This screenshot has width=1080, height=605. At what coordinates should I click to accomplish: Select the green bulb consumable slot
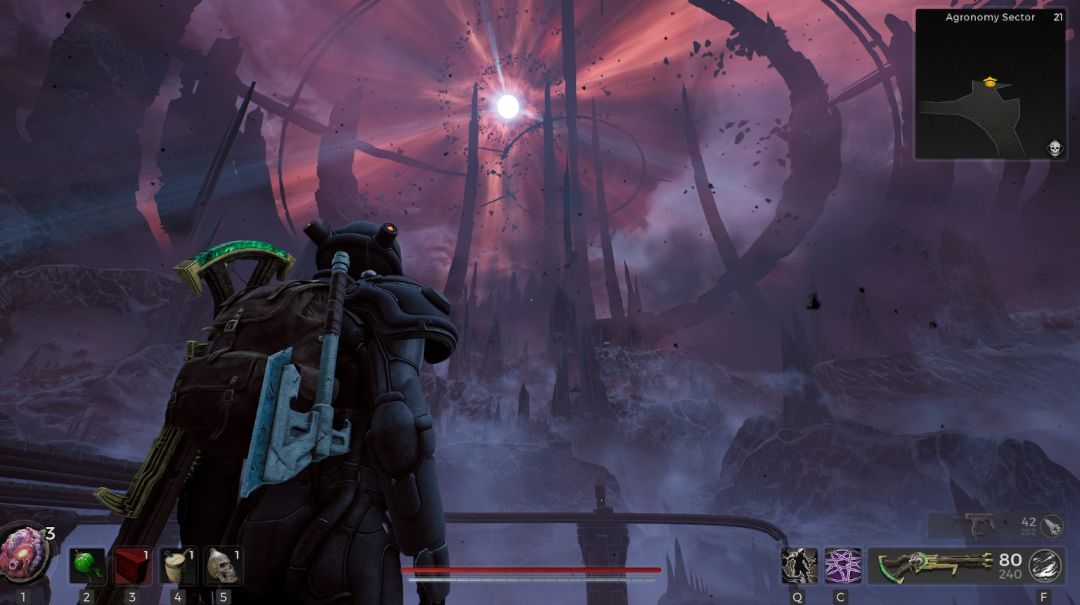[x=87, y=566]
